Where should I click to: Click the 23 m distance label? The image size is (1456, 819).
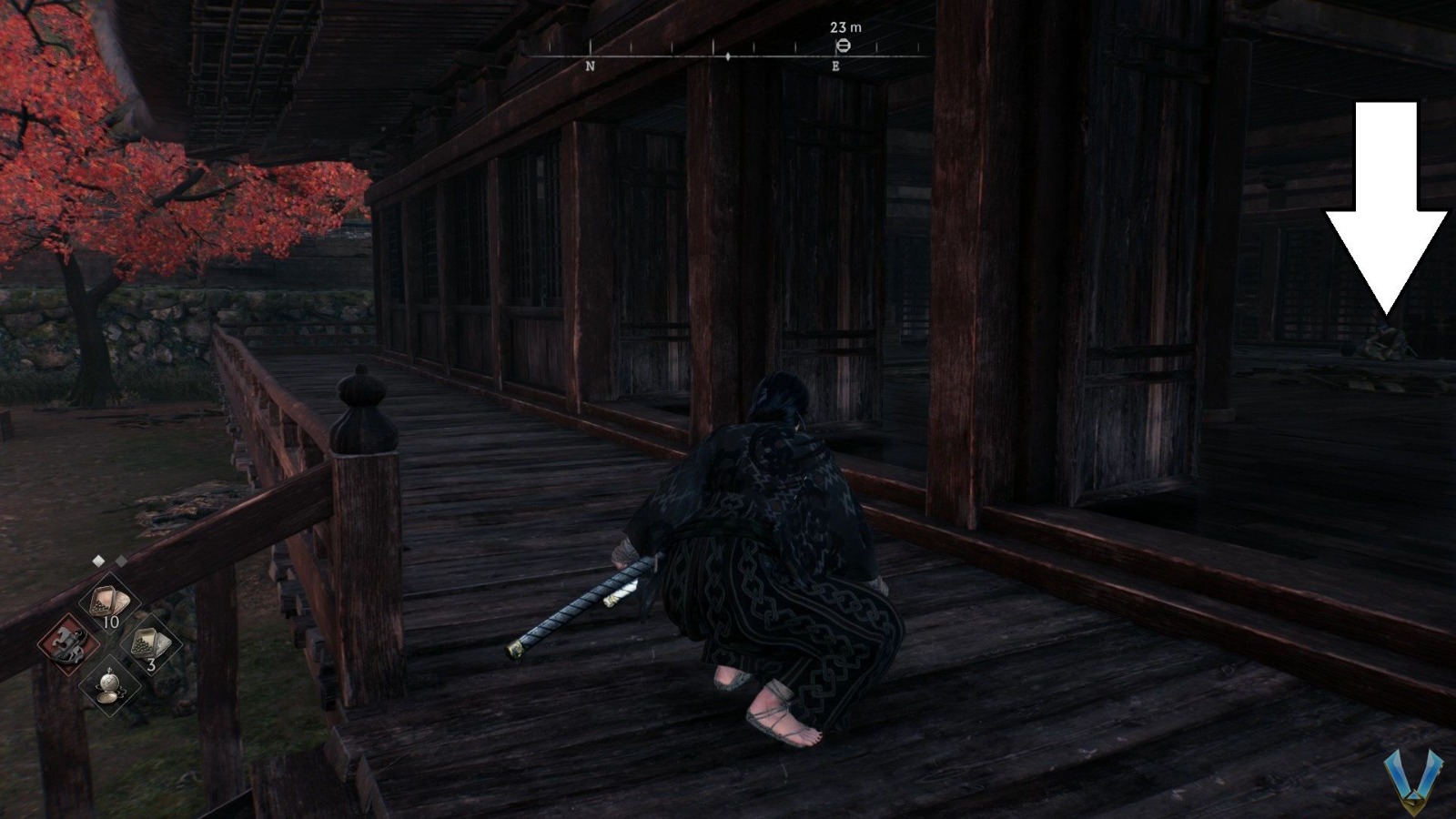[x=845, y=26]
